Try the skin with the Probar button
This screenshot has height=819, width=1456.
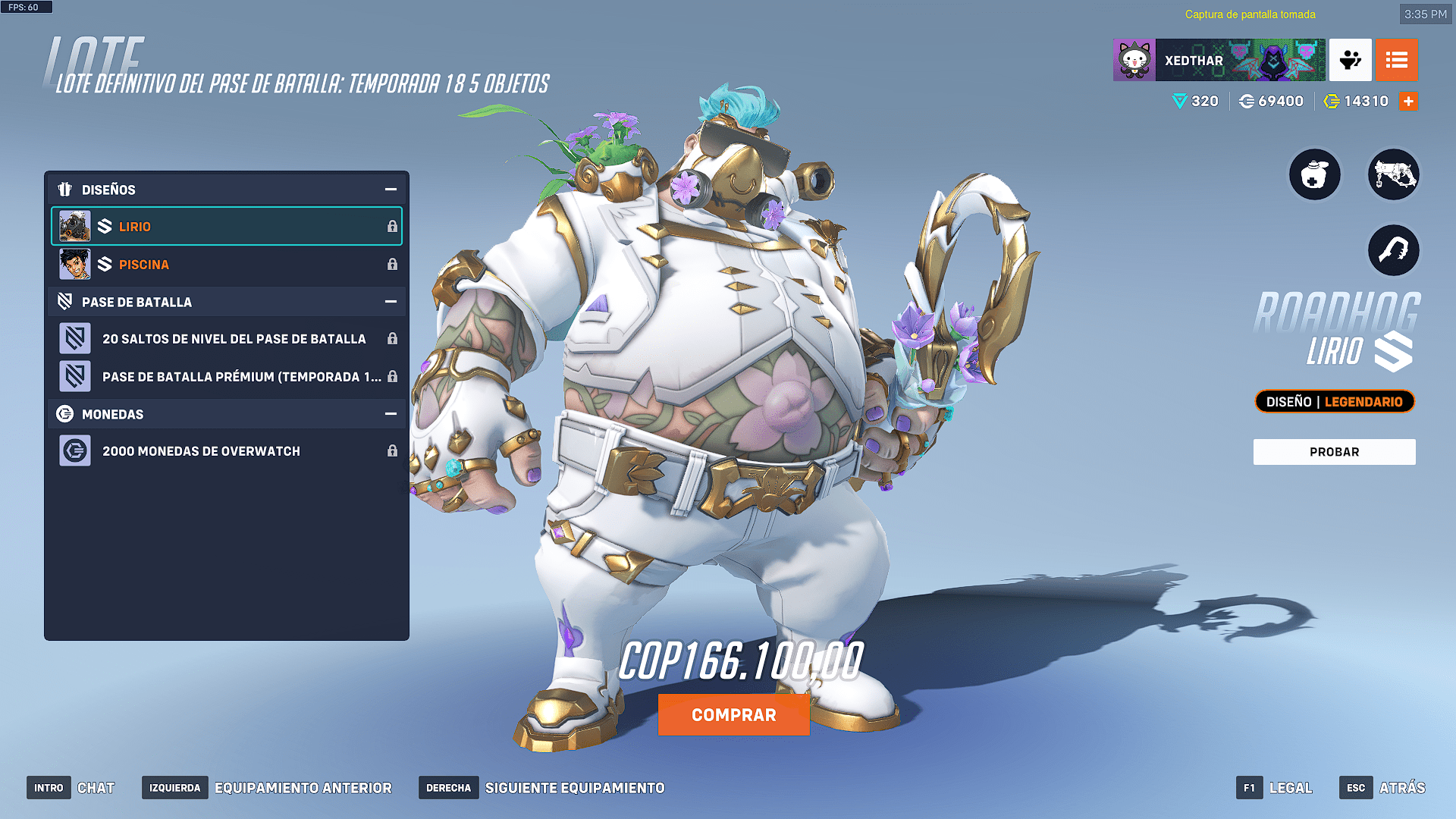click(x=1334, y=452)
